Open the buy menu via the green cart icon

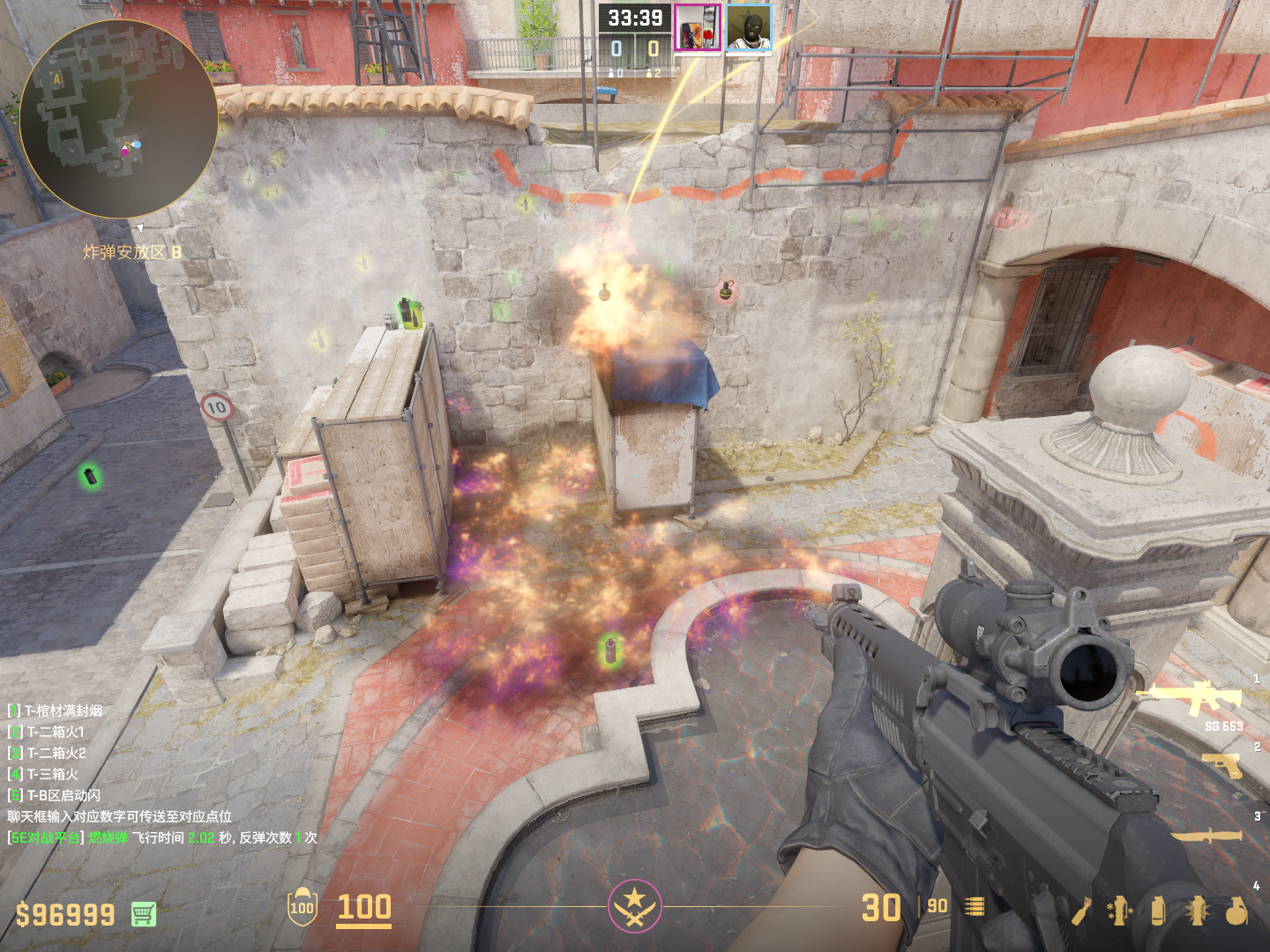144,914
